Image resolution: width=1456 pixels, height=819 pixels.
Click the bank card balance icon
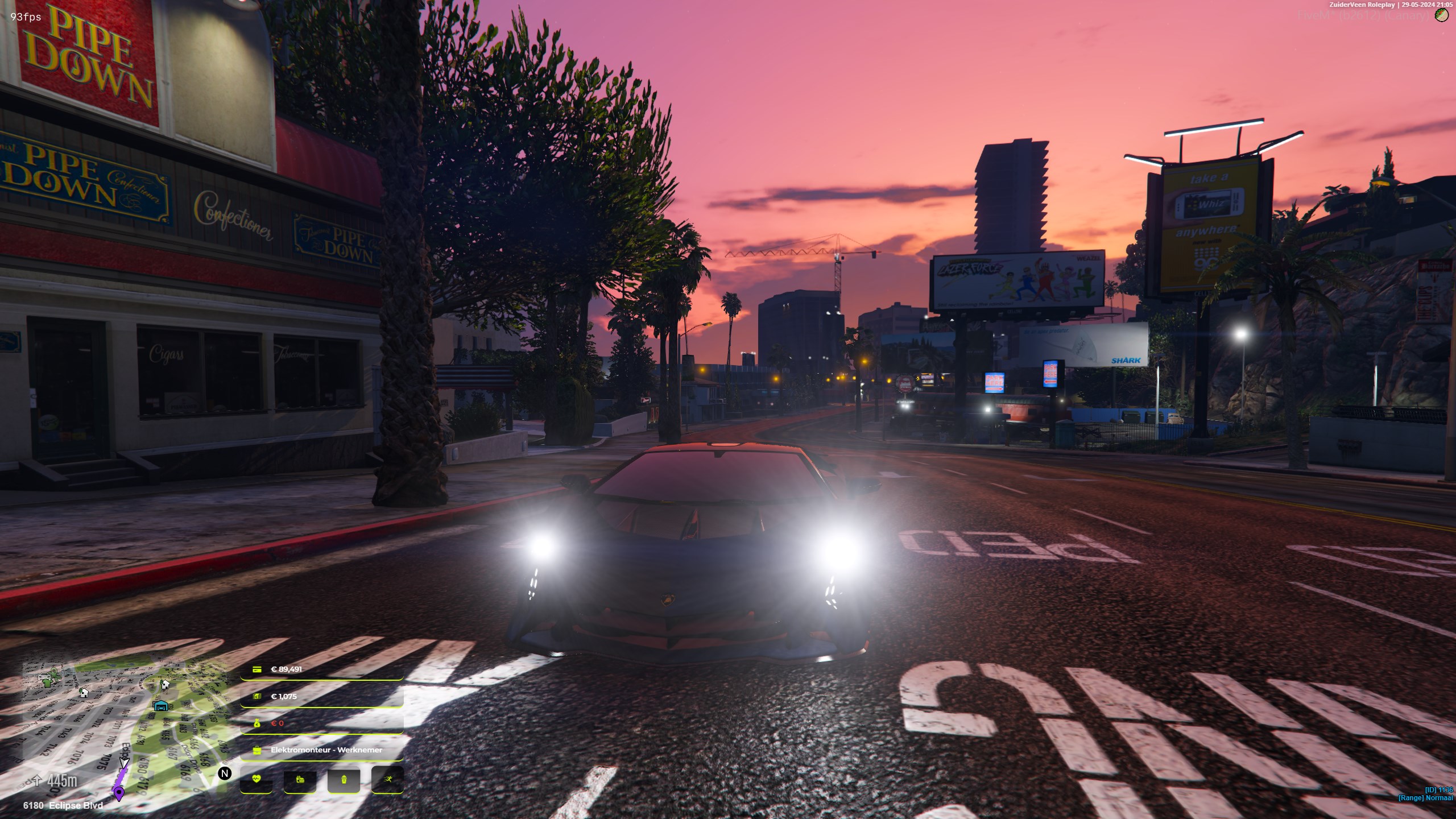(257, 669)
